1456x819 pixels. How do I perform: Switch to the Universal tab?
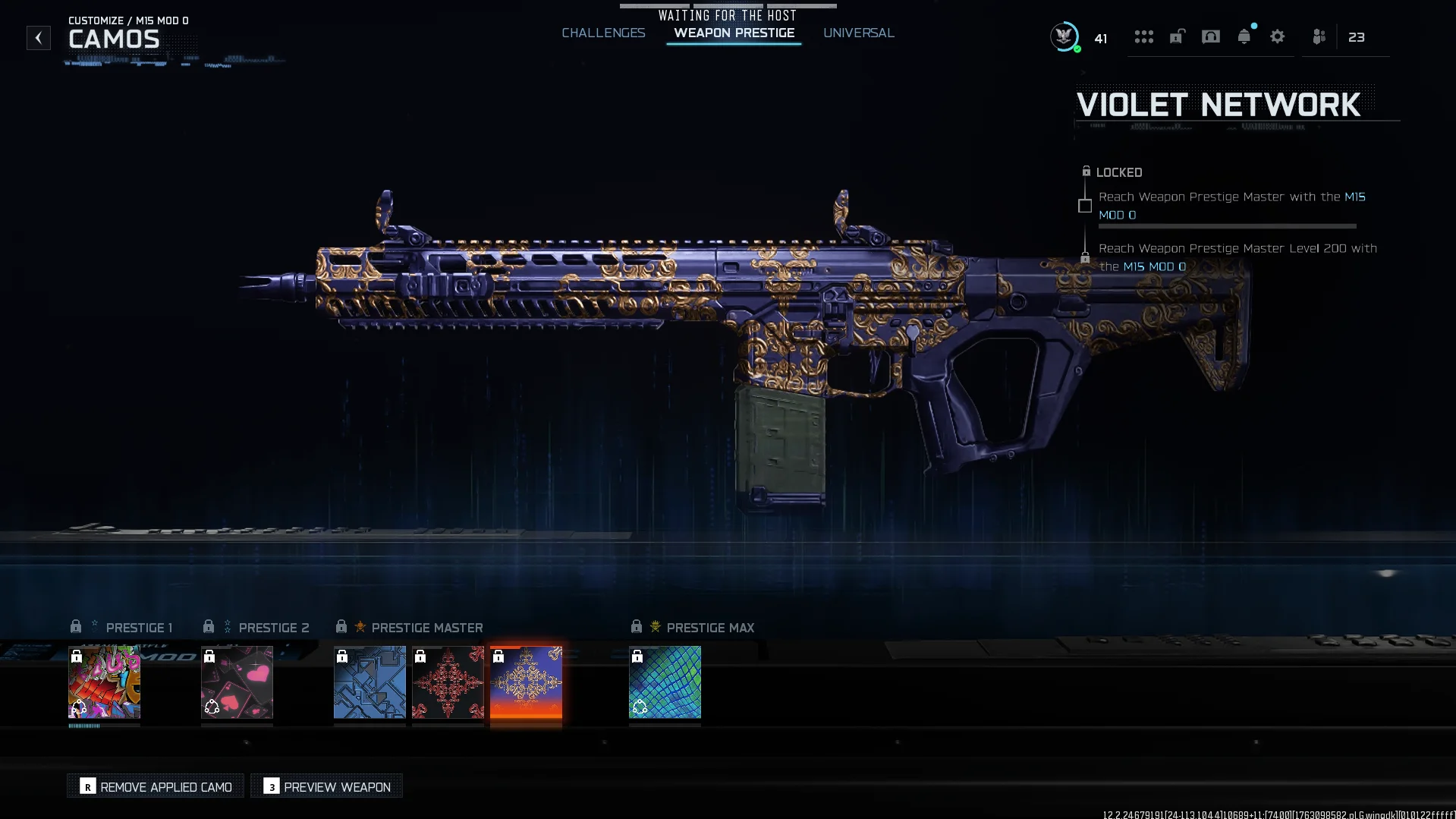click(859, 33)
